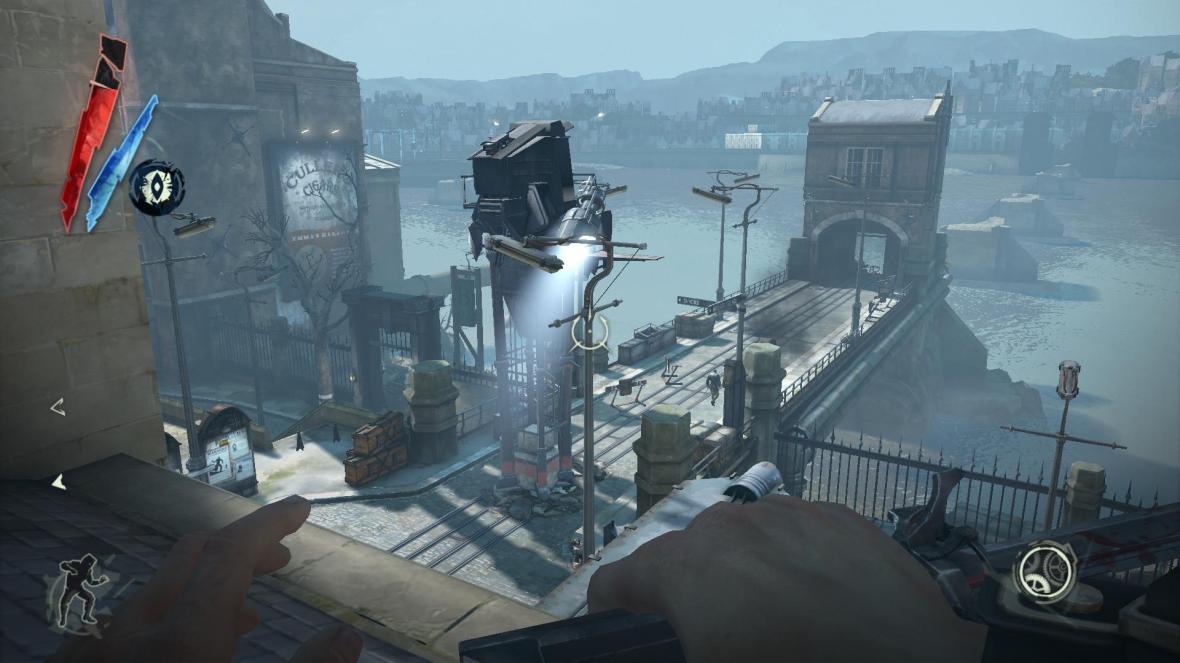1180x663 pixels.
Task: Select the gear-shaped equipped gadget icon
Action: [1043, 572]
